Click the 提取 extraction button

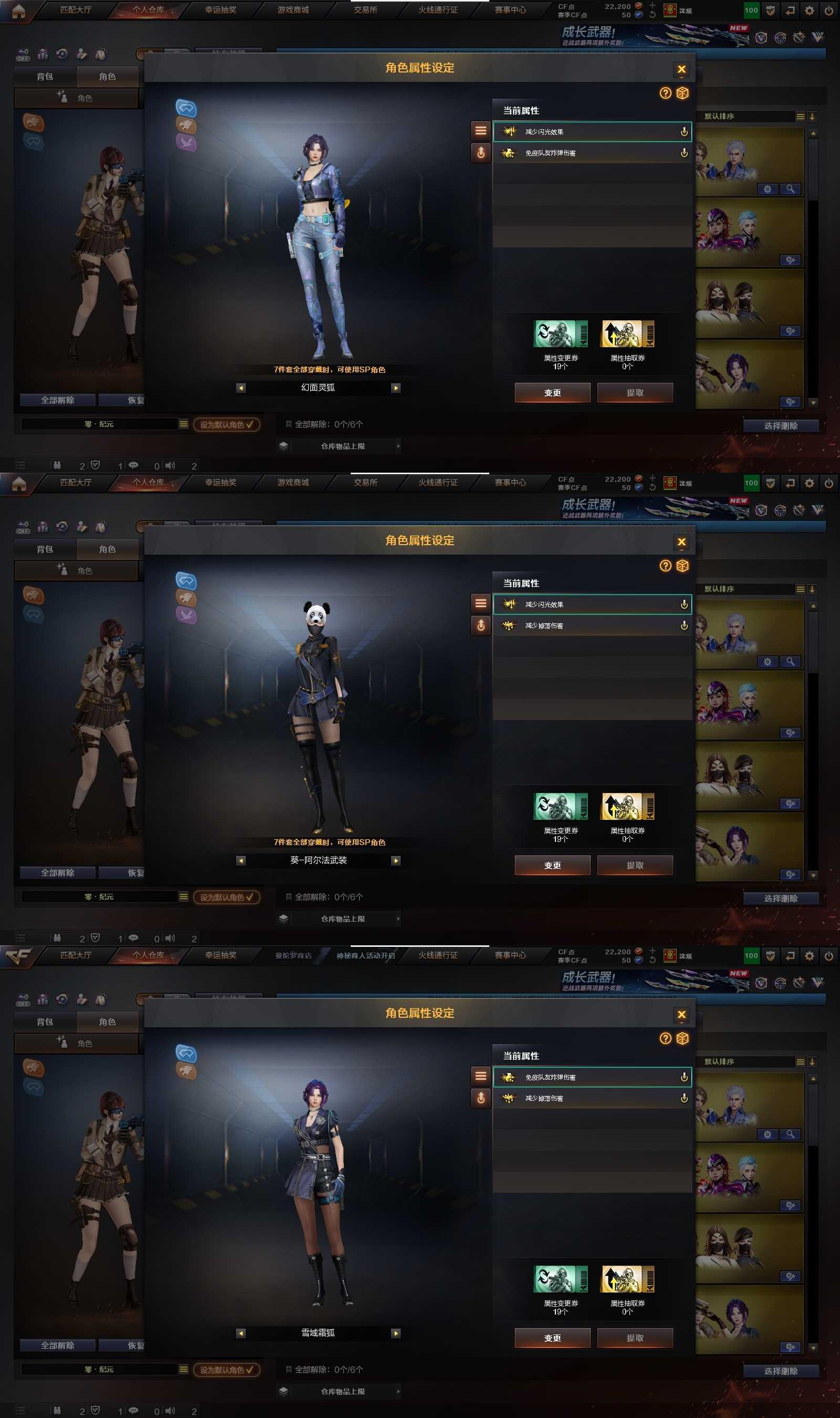pos(635,392)
